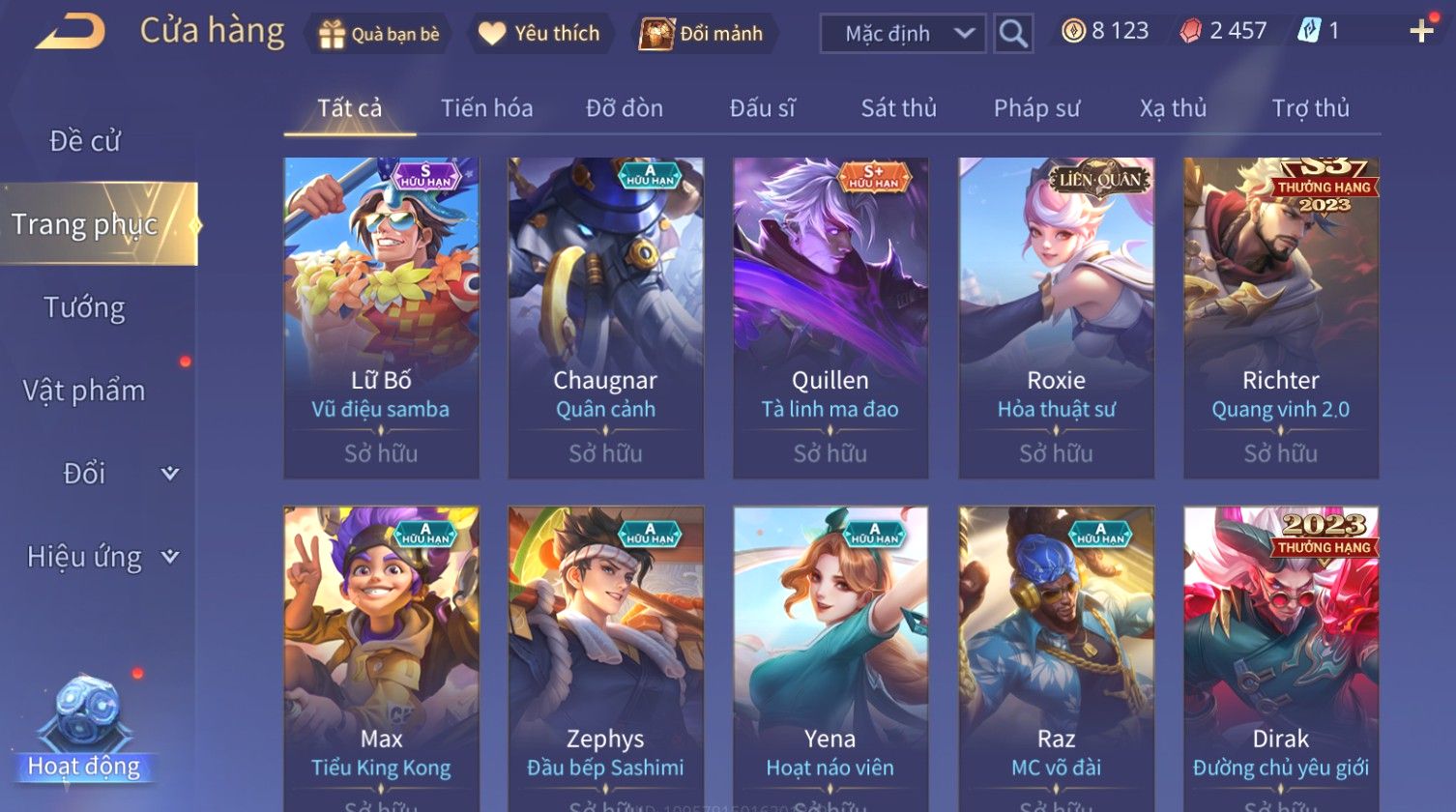Viewport: 1456px width, 812px height.
Task: Open the Yêu thích favorites list
Action: [539, 34]
